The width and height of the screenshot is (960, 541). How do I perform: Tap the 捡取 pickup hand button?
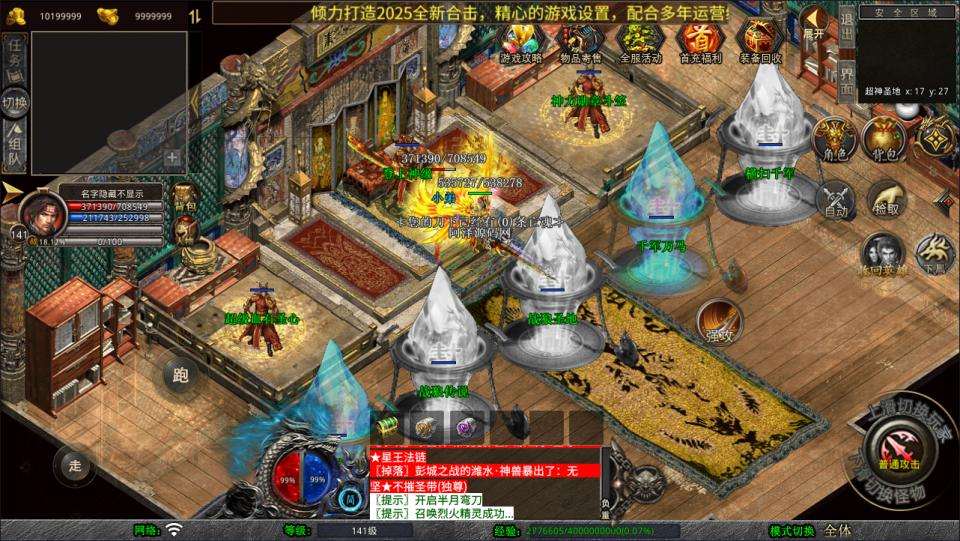pyautogui.click(x=886, y=200)
